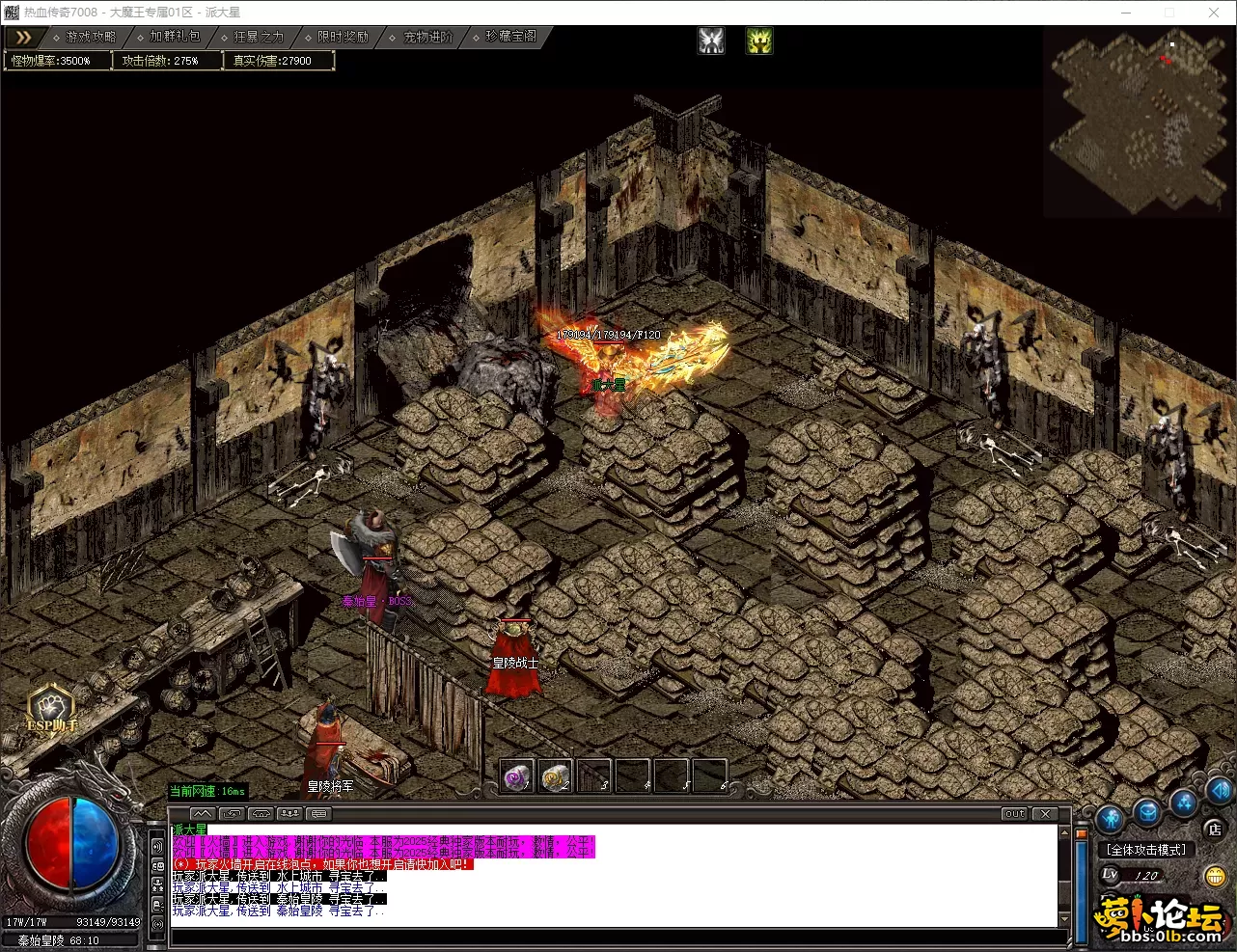Open the shop with the 店 button
The image size is (1237, 952).
pos(1214,830)
